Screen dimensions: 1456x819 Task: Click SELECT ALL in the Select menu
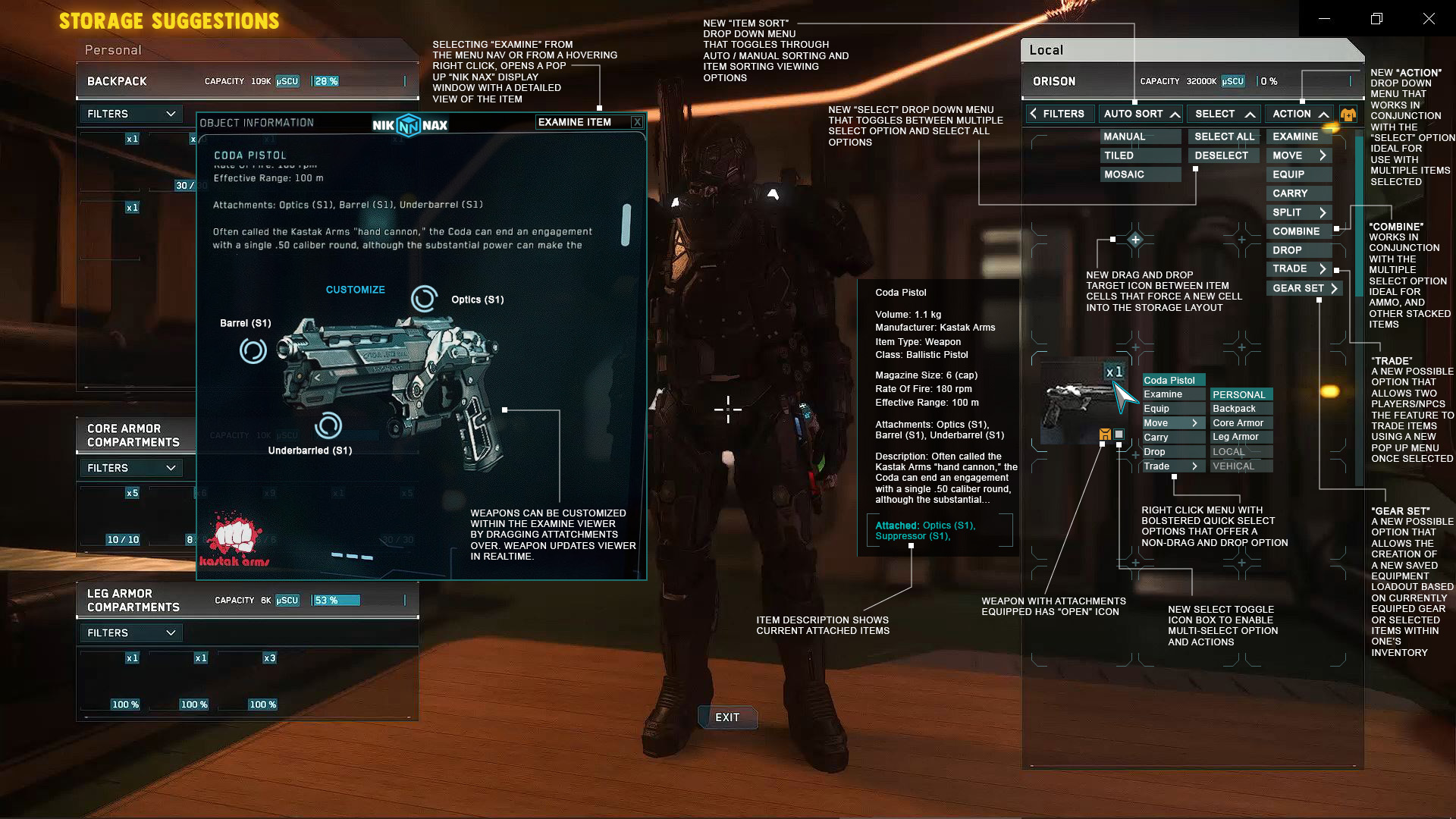point(1223,136)
